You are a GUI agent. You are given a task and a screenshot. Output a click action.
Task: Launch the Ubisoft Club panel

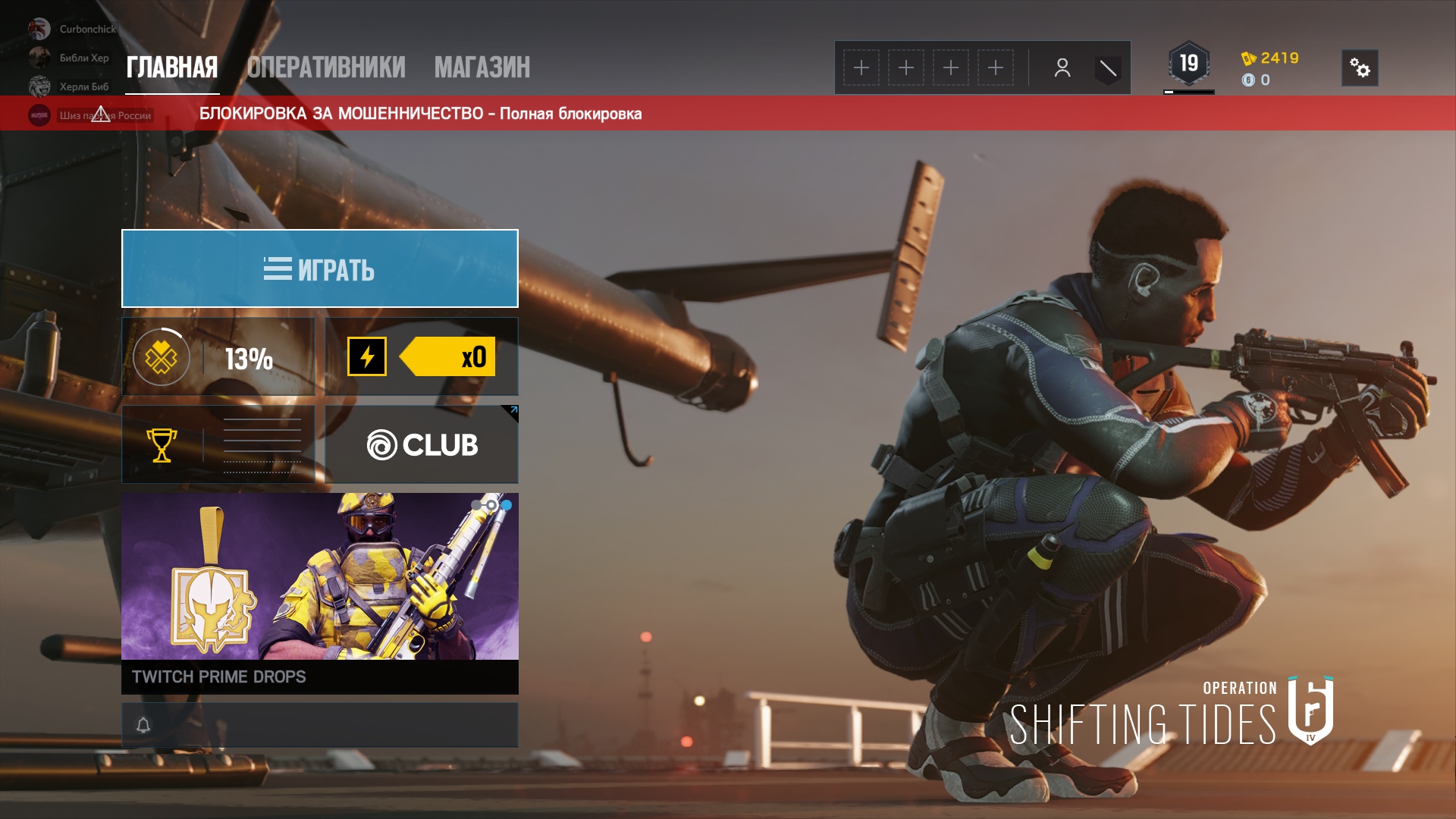point(422,445)
